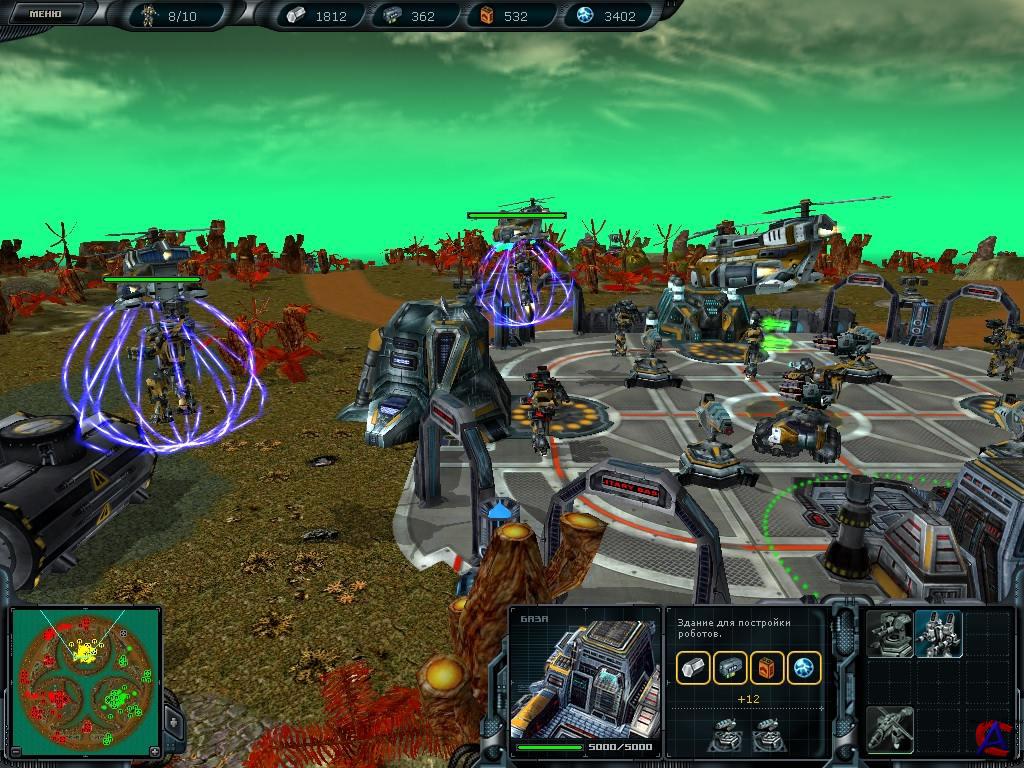Click the orange canister resource cost icon
Screen dimensions: 1024x768
tap(767, 668)
